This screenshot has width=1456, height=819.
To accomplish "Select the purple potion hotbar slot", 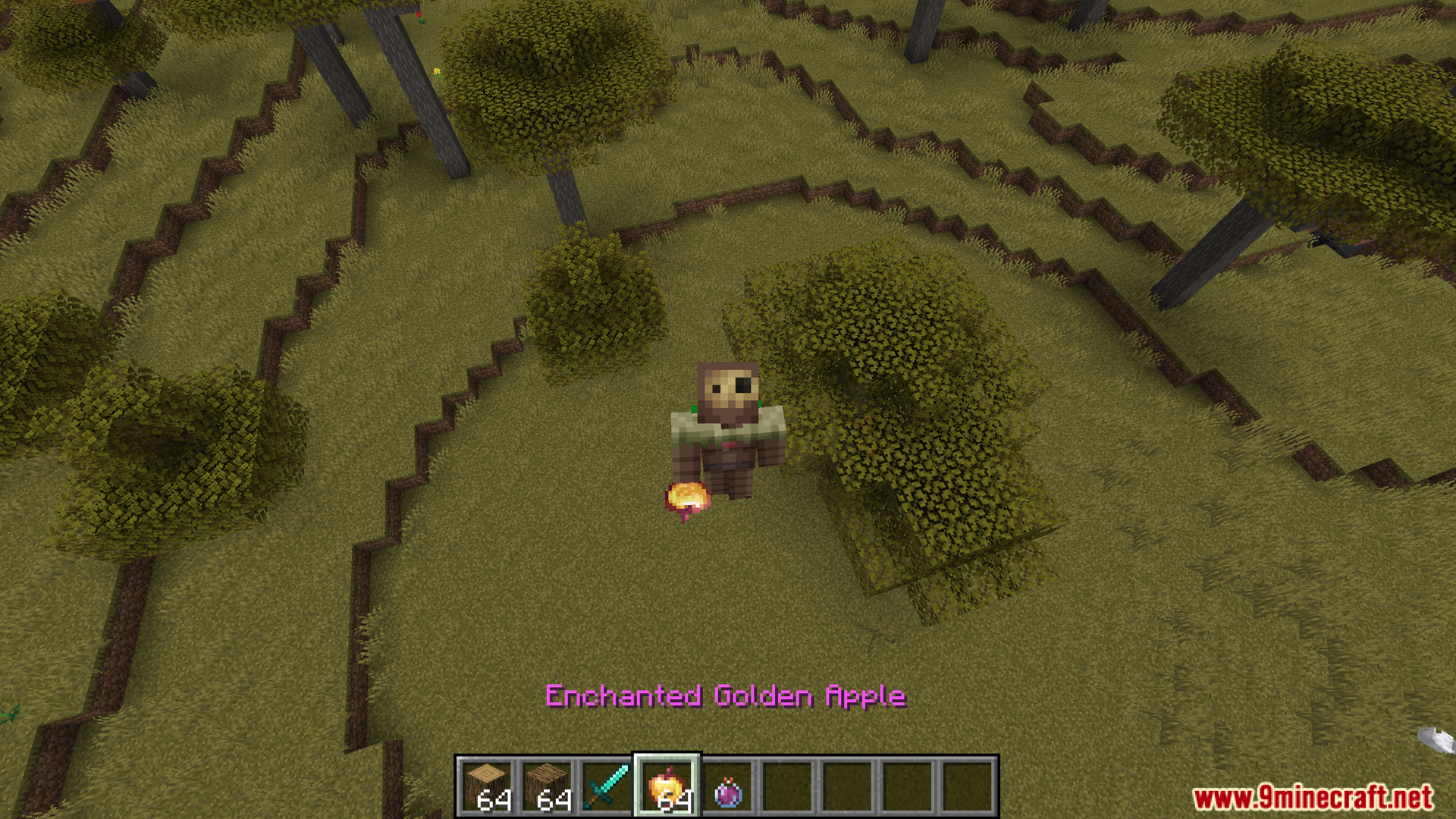I will coord(728,786).
